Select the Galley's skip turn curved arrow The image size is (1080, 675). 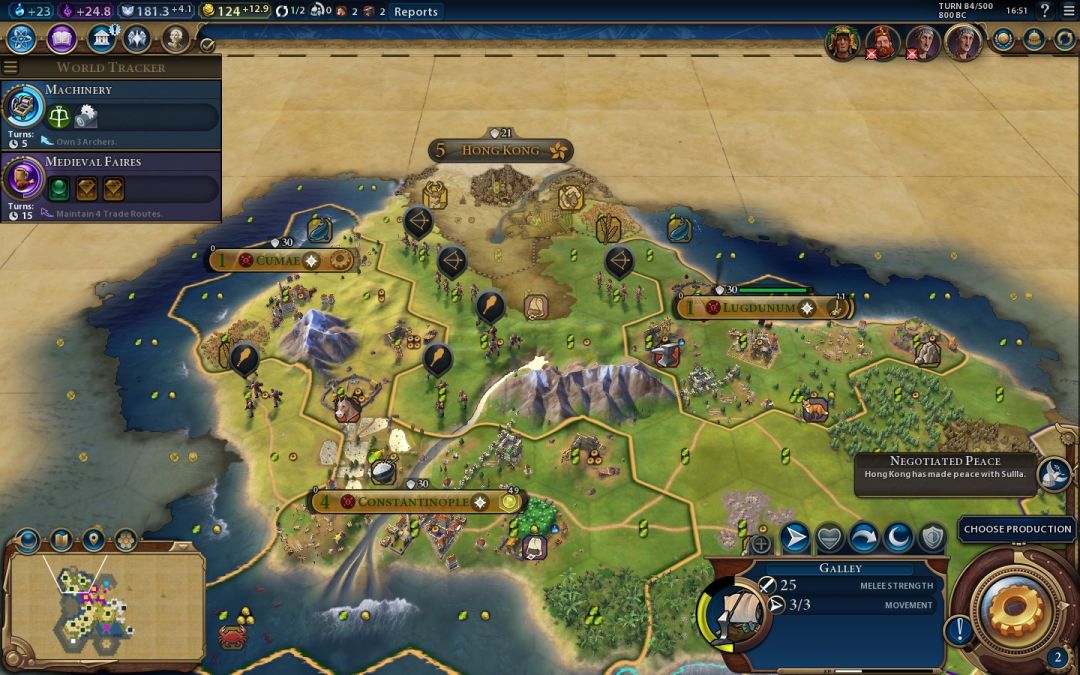coord(863,539)
